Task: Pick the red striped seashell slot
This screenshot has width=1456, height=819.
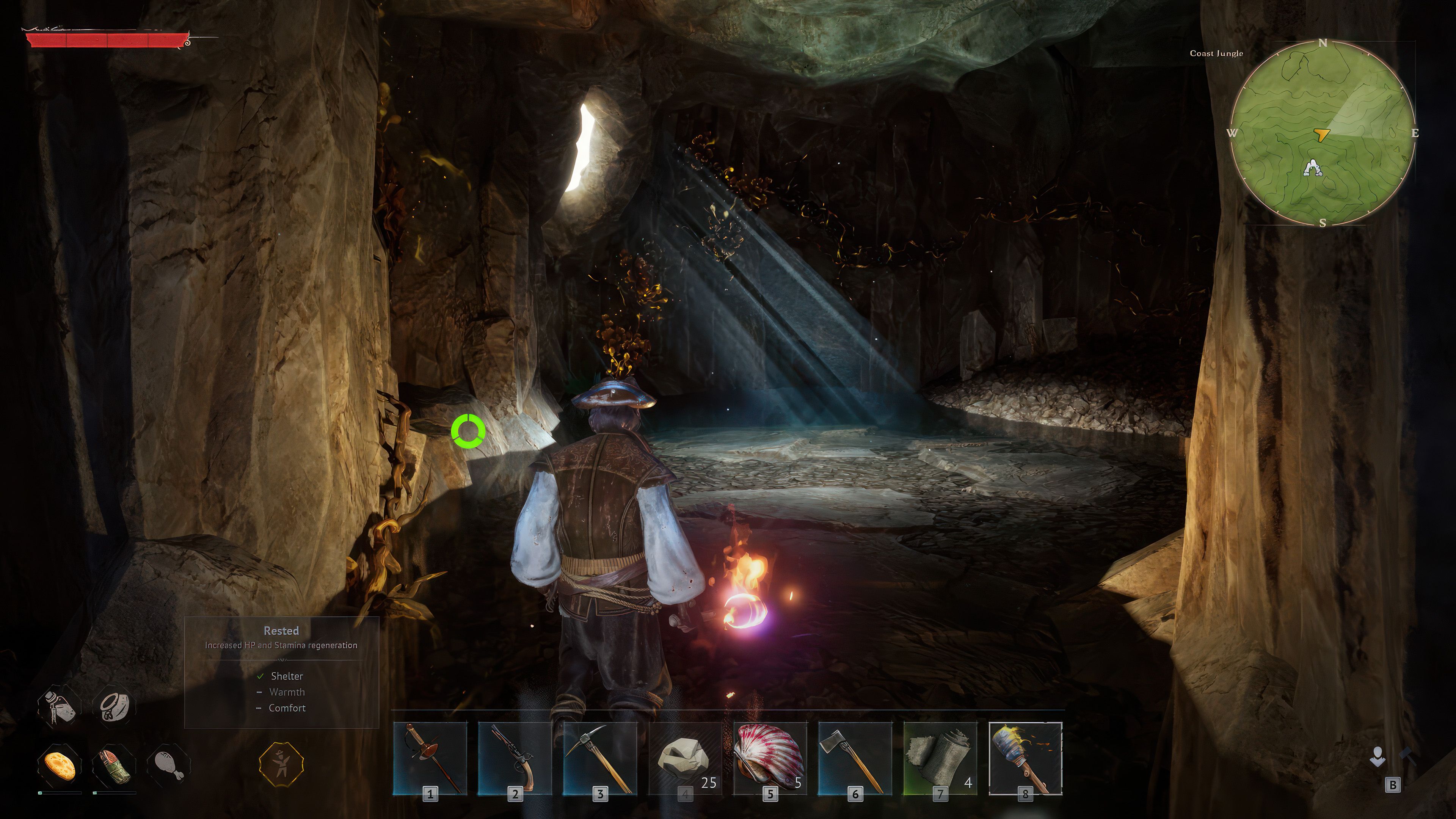Action: 770,758
